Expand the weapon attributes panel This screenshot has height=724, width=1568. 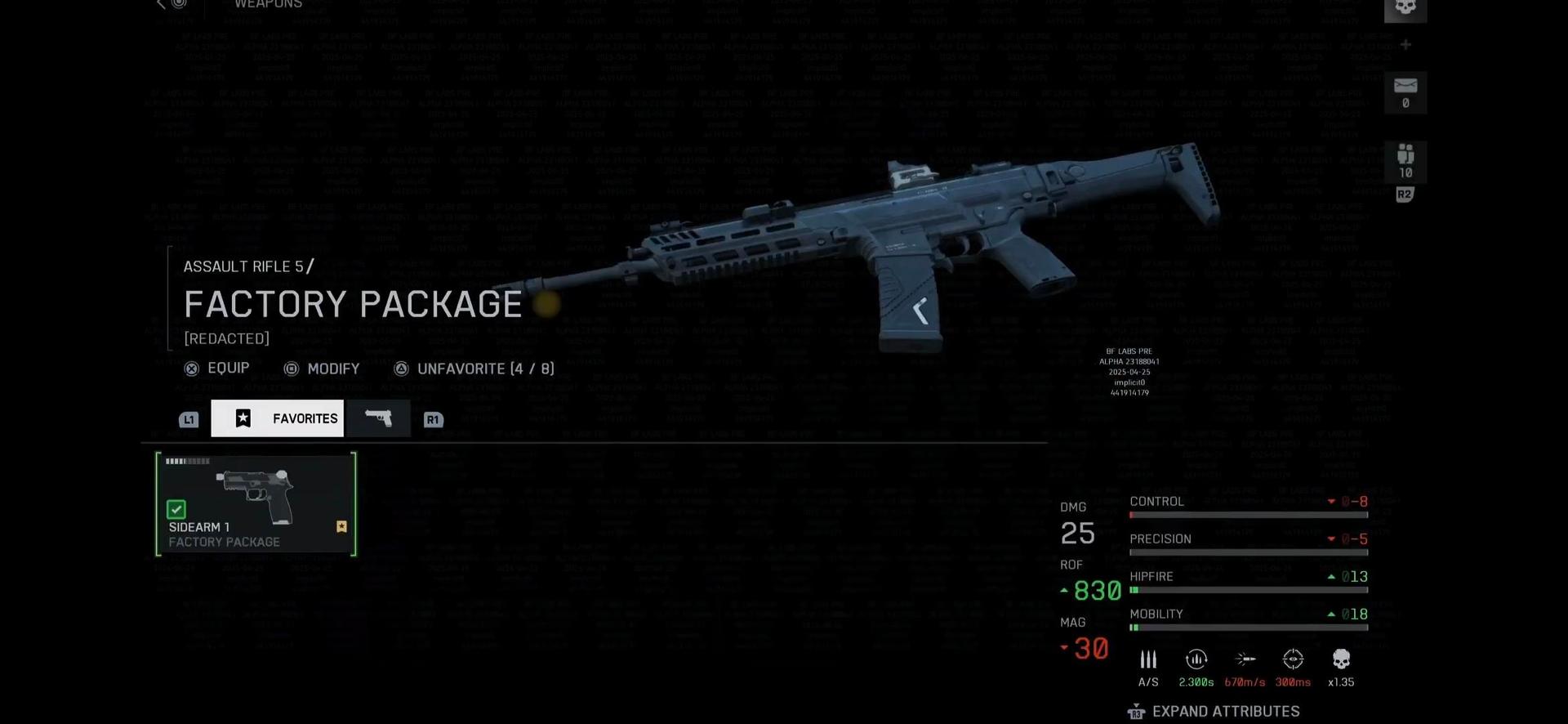coord(1214,712)
